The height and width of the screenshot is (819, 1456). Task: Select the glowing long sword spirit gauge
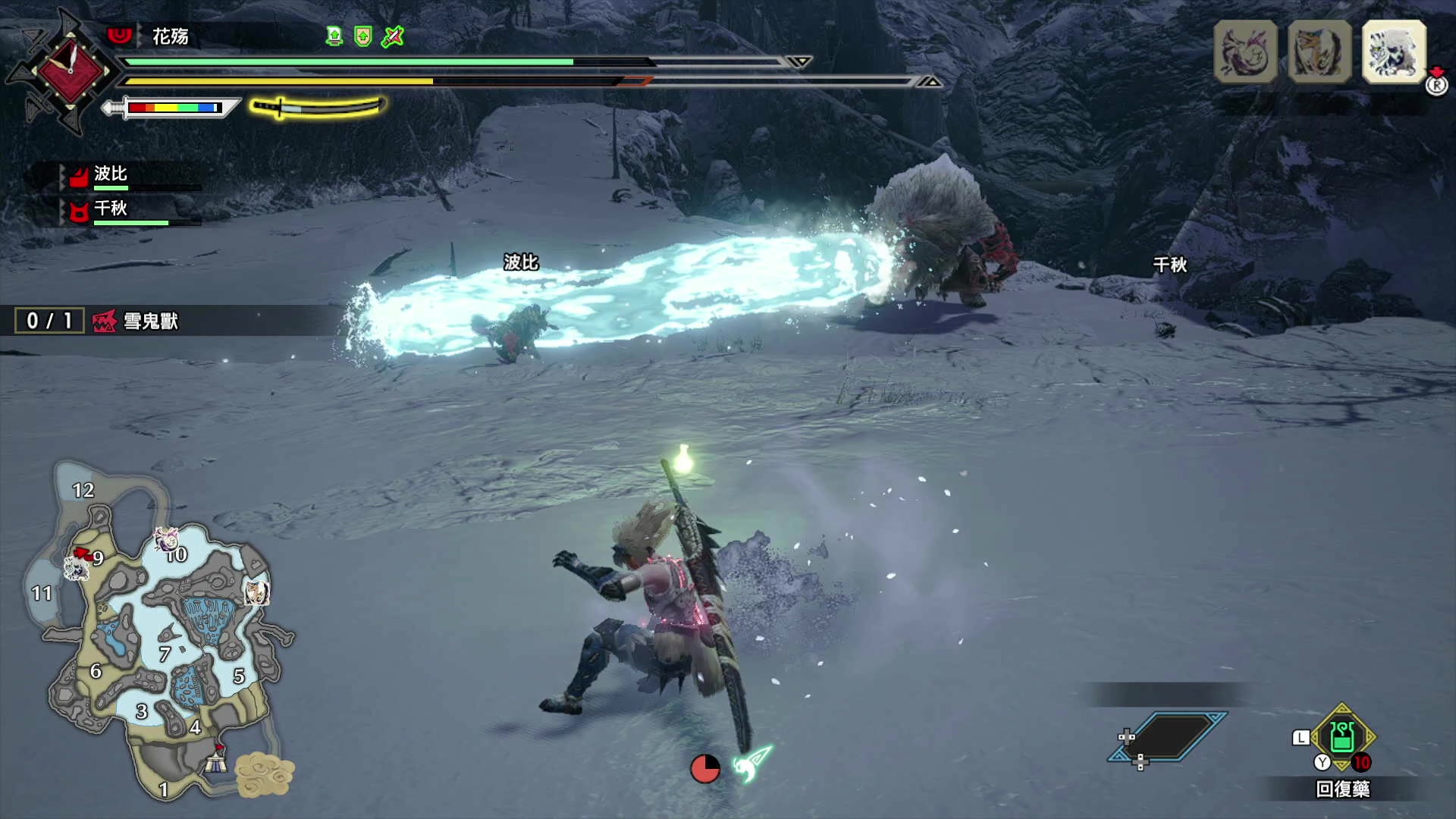click(318, 107)
